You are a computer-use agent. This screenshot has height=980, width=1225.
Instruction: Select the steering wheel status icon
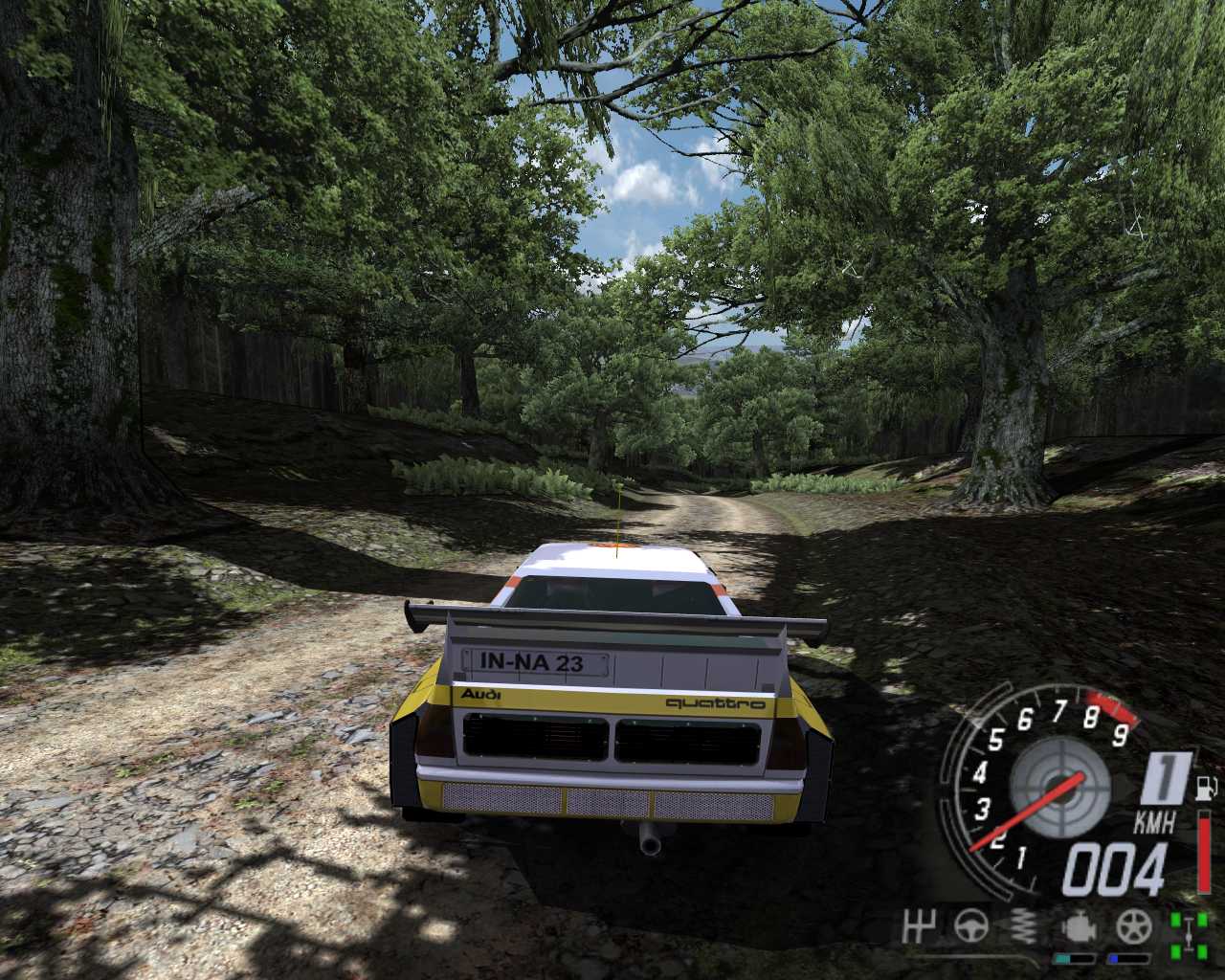(x=970, y=925)
